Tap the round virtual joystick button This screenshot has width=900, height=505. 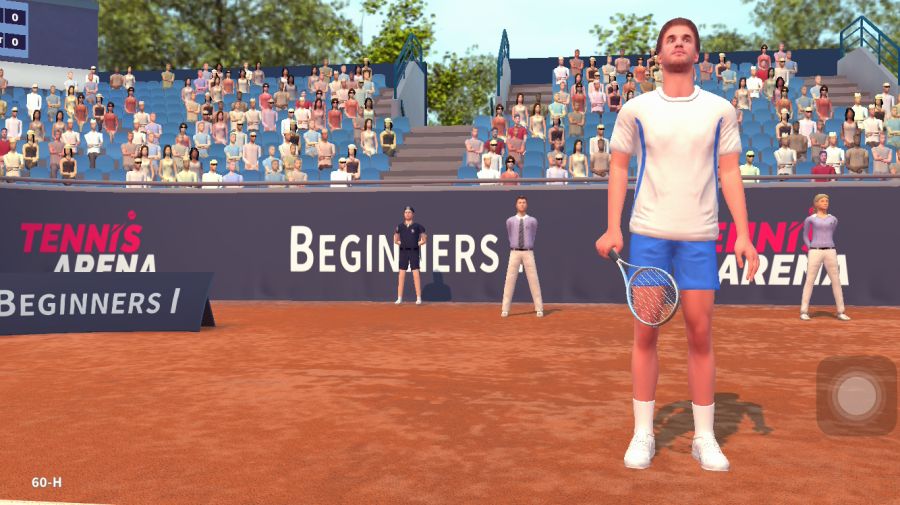[856, 395]
